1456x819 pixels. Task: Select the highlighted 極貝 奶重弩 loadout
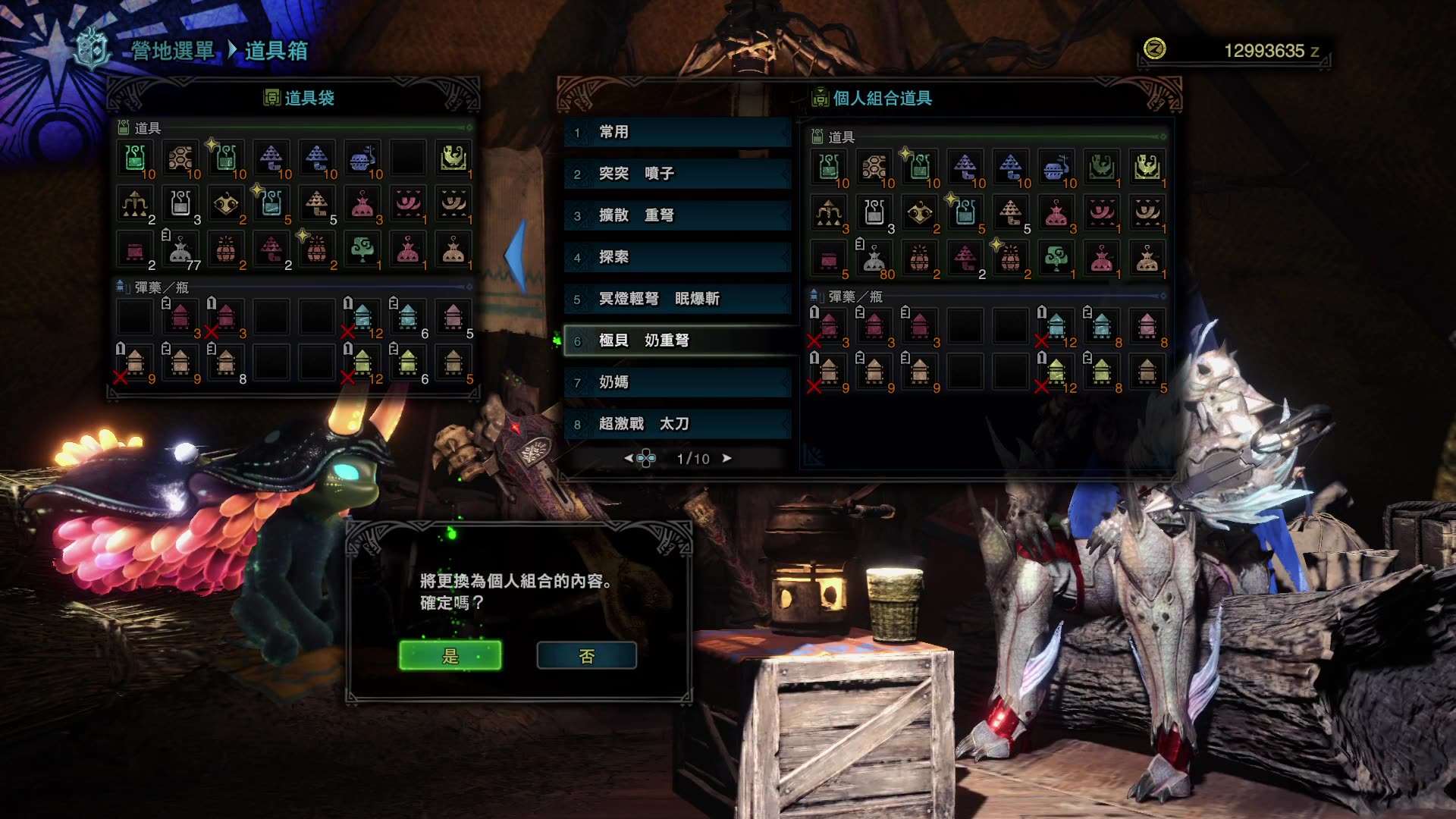point(677,340)
